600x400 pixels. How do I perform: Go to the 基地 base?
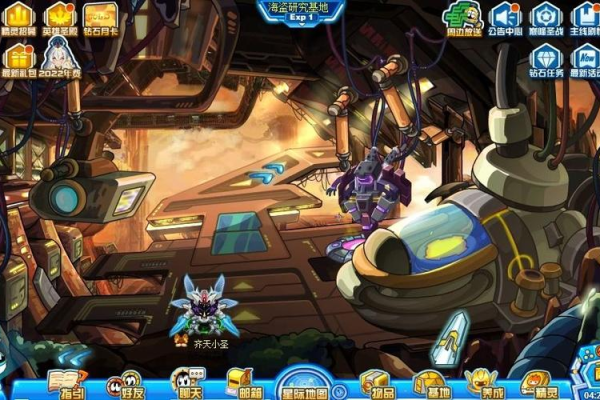(432, 384)
